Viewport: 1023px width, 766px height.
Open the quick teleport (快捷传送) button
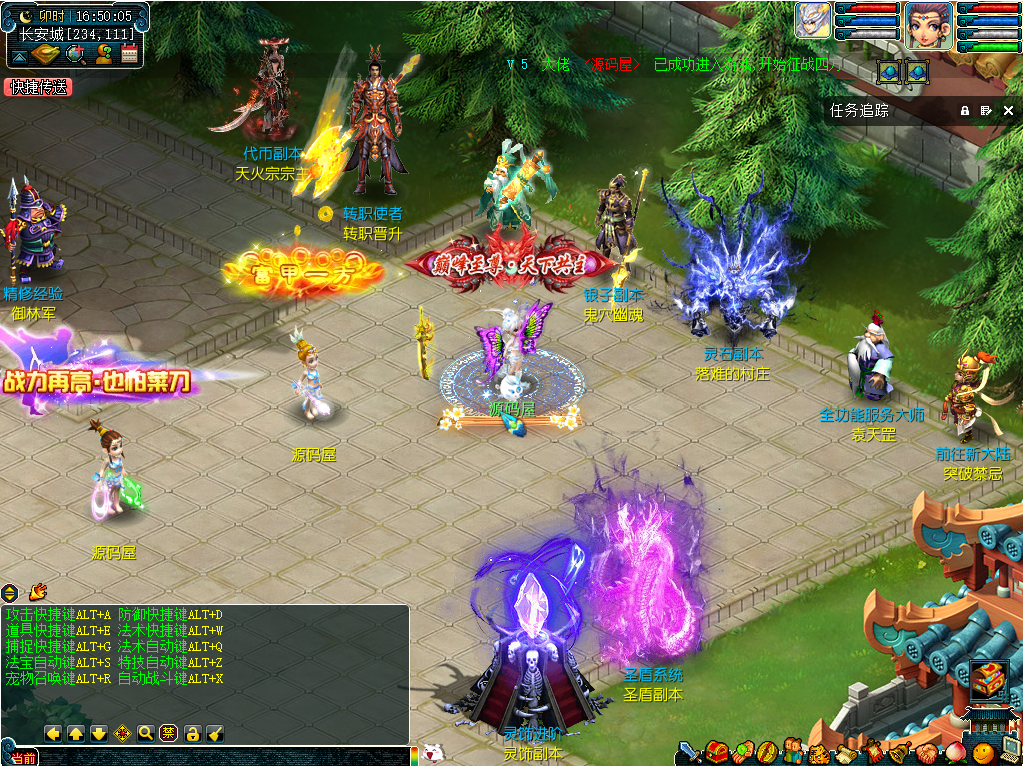(x=39, y=87)
